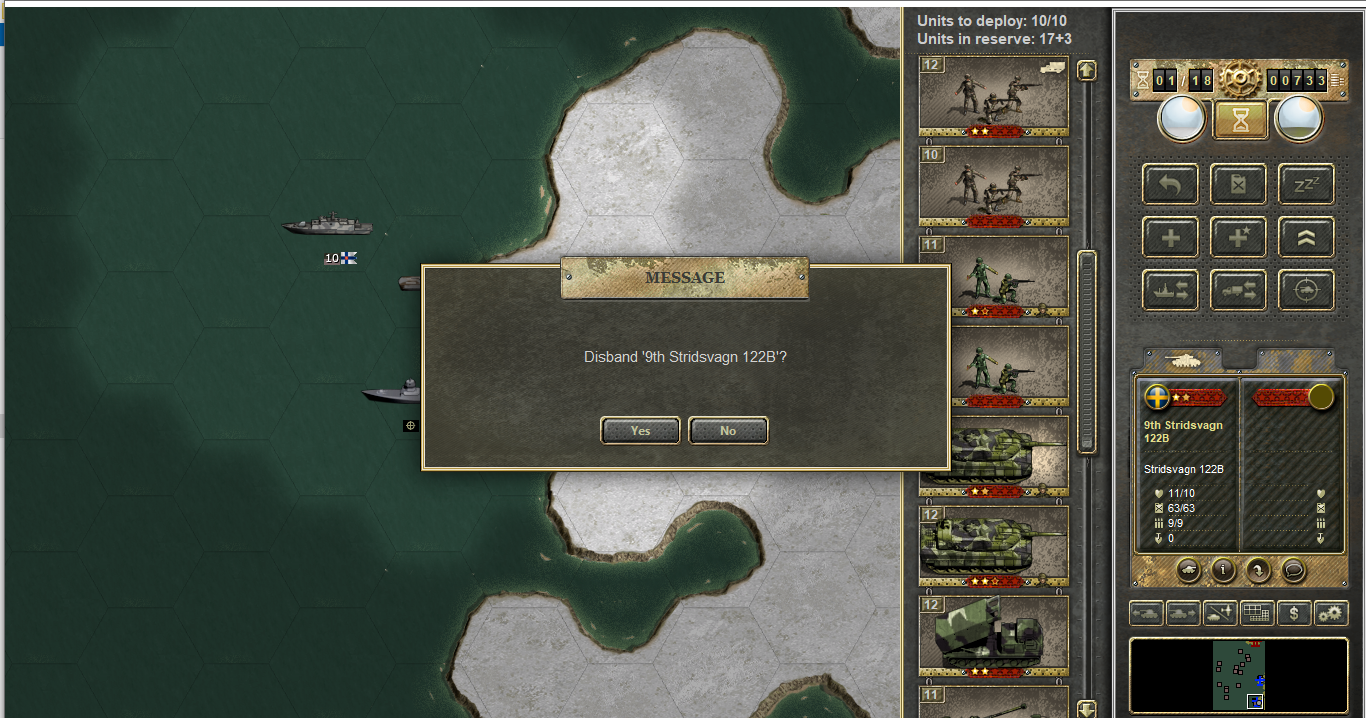Use the plain plus reinforcement button
1366x718 pixels.
click(x=1171, y=238)
